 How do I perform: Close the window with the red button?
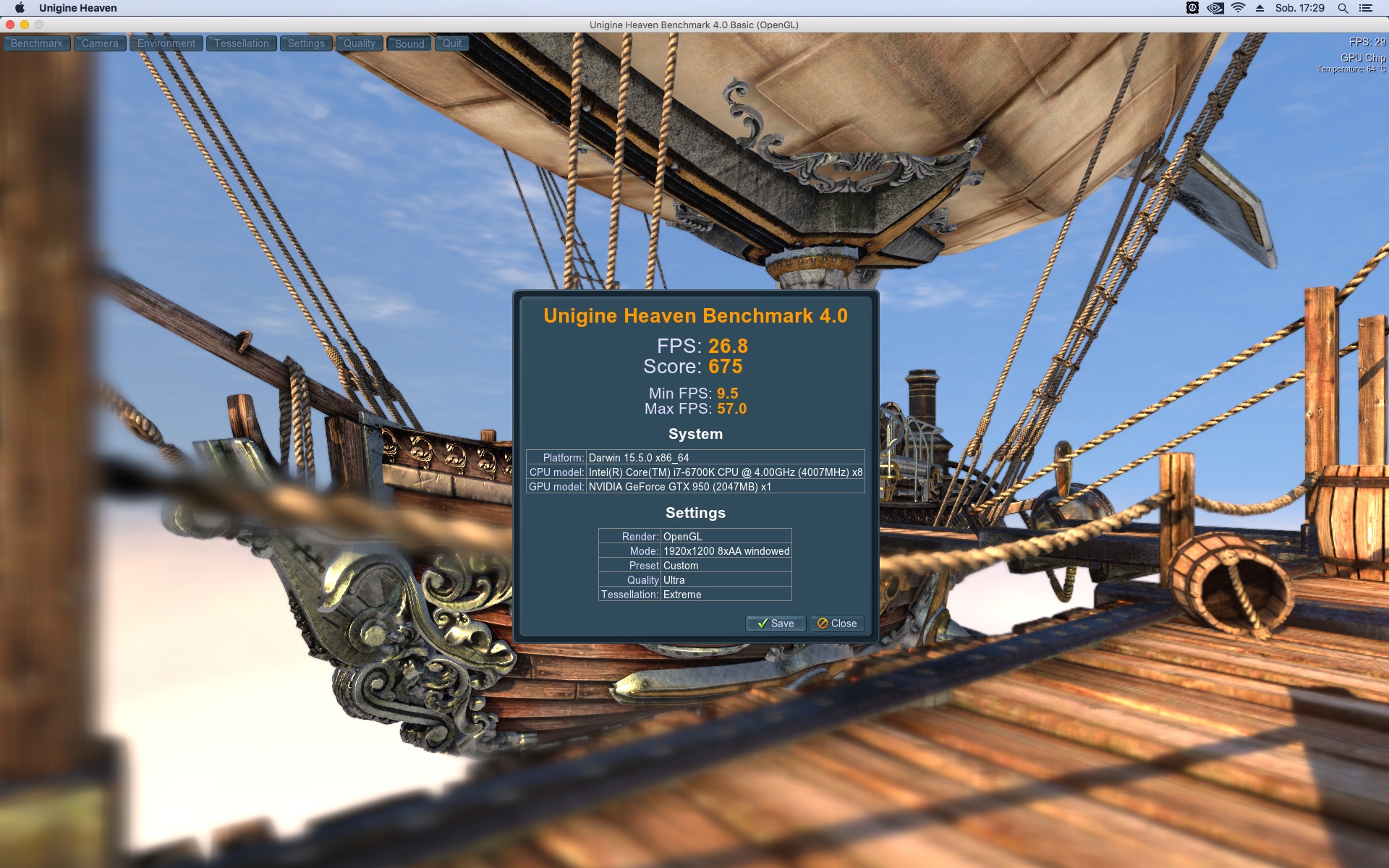tap(10, 25)
